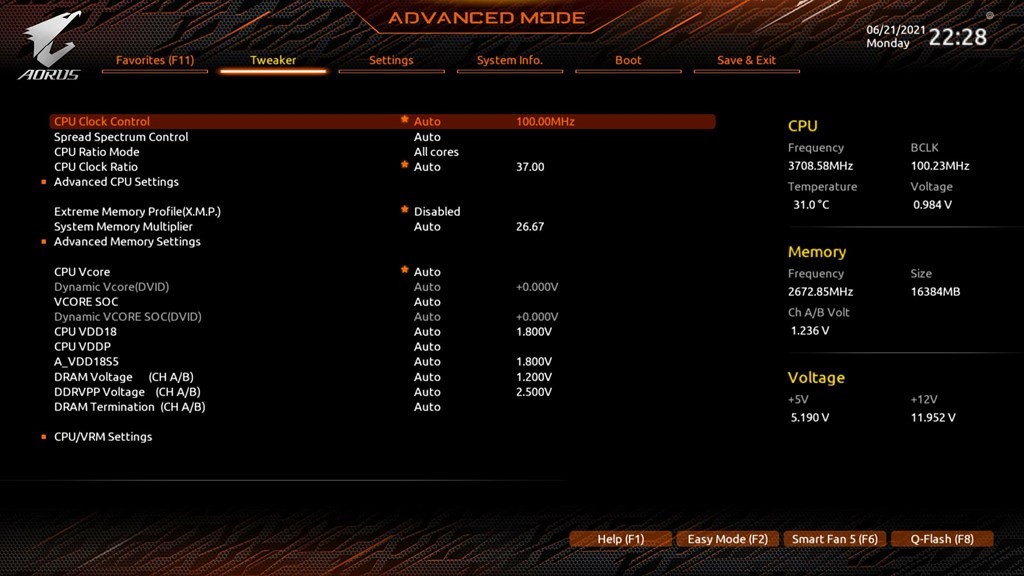Select the Save & Exit tab
The width and height of the screenshot is (1024, 576).
tap(746, 60)
